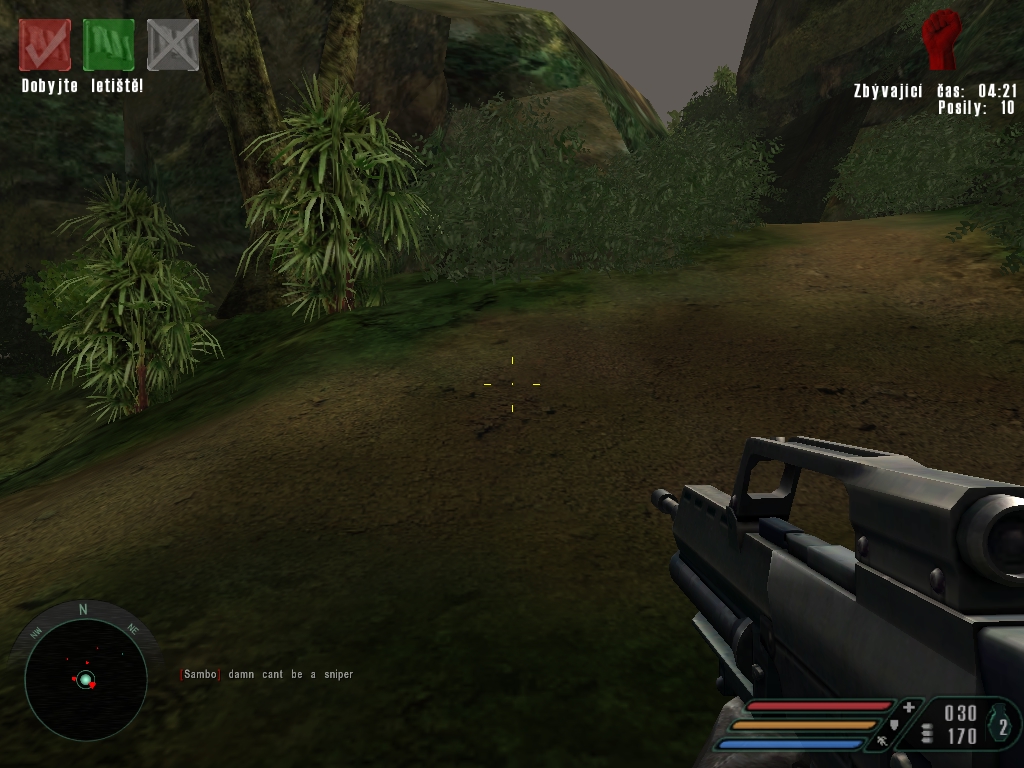Click the red flag objective icon
The image size is (1024, 768).
click(45, 45)
